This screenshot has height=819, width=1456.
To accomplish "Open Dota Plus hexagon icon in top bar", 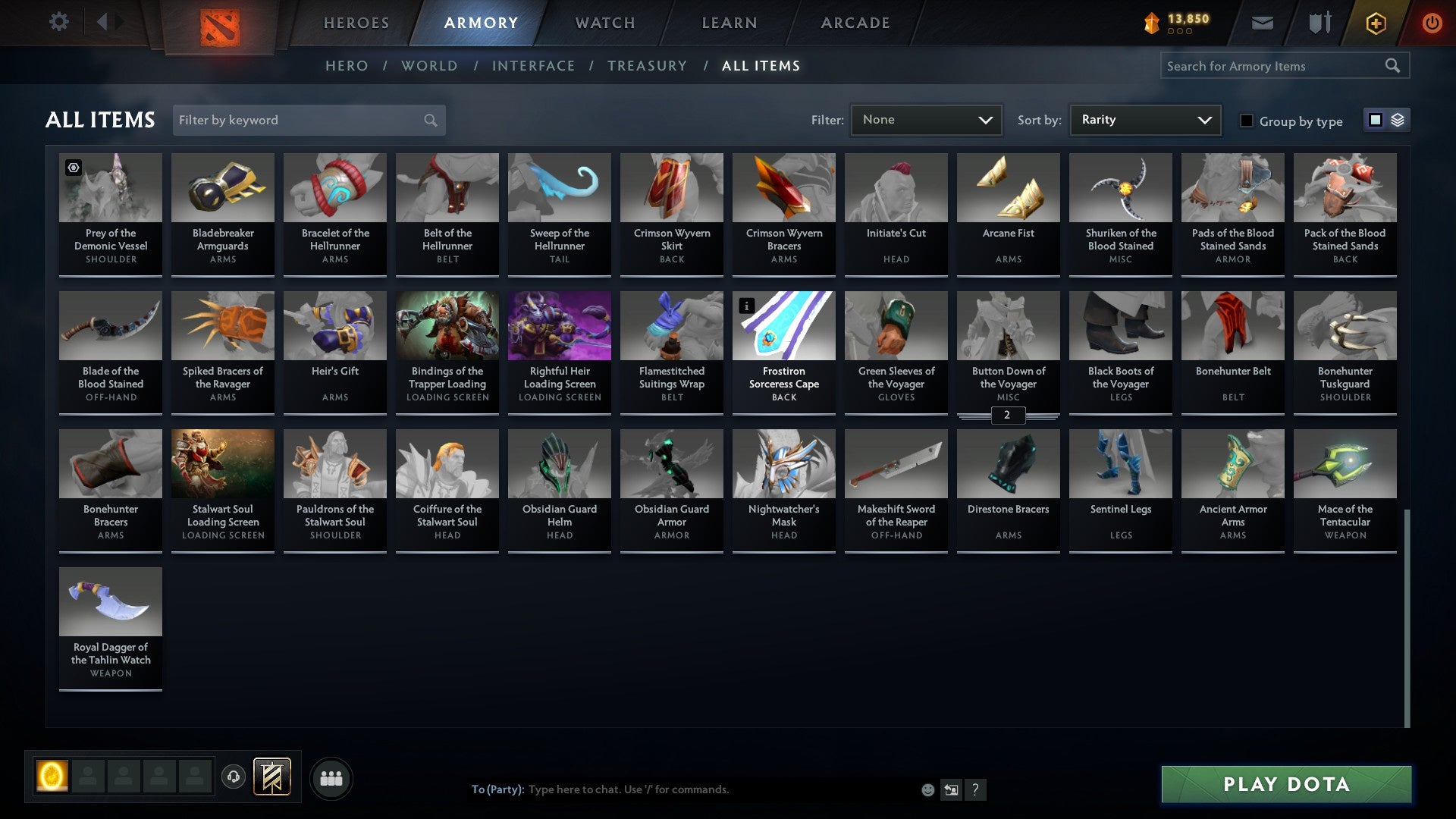I will [1375, 23].
